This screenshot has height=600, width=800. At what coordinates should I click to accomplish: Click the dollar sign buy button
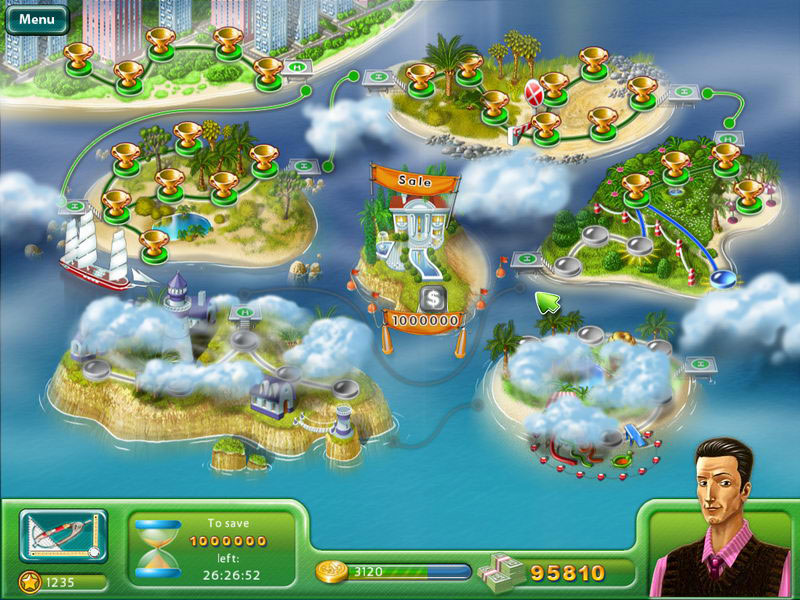click(431, 297)
